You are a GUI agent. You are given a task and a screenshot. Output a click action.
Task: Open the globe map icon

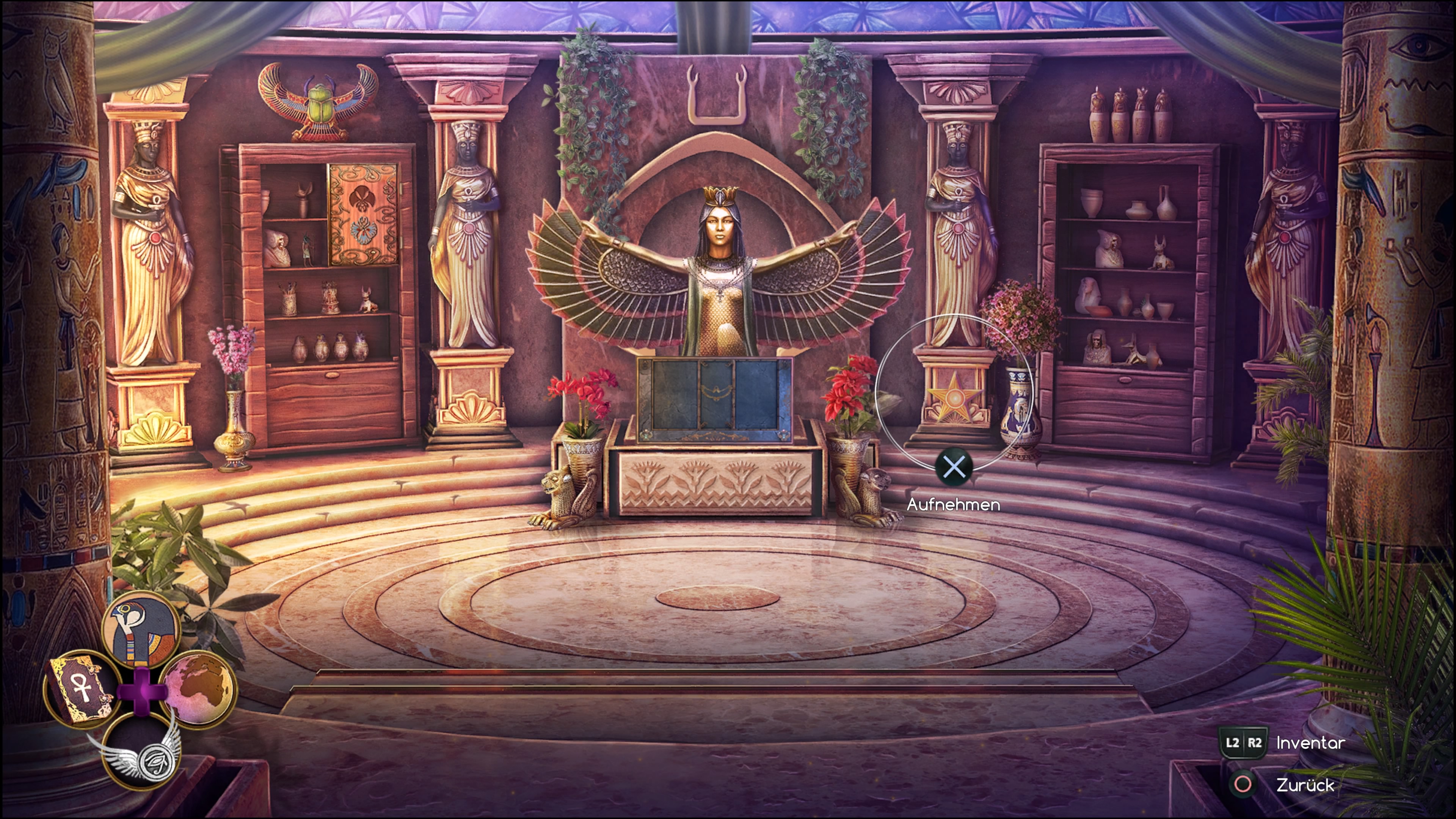coord(198,687)
